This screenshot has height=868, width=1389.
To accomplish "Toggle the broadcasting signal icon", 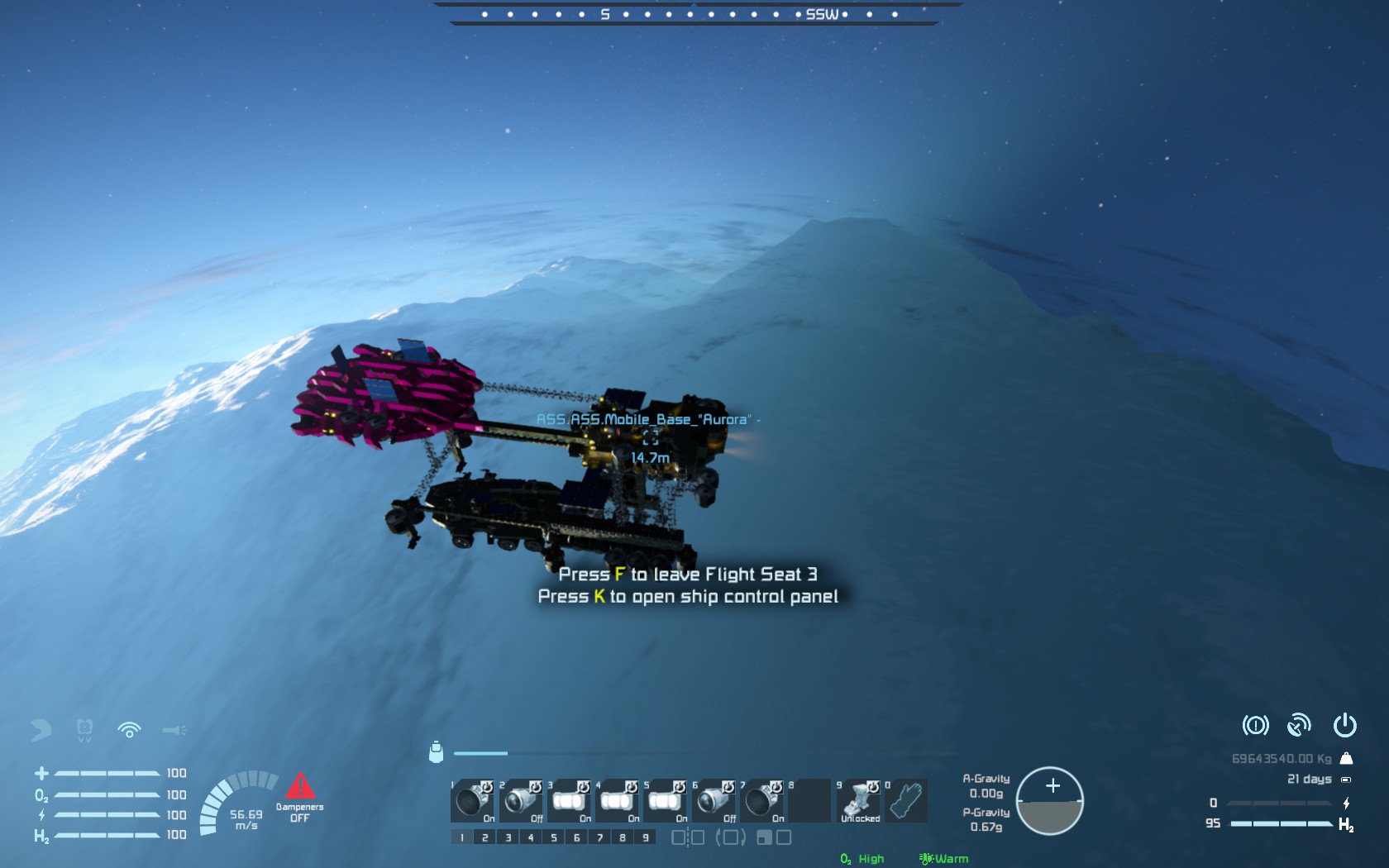I will tap(129, 729).
